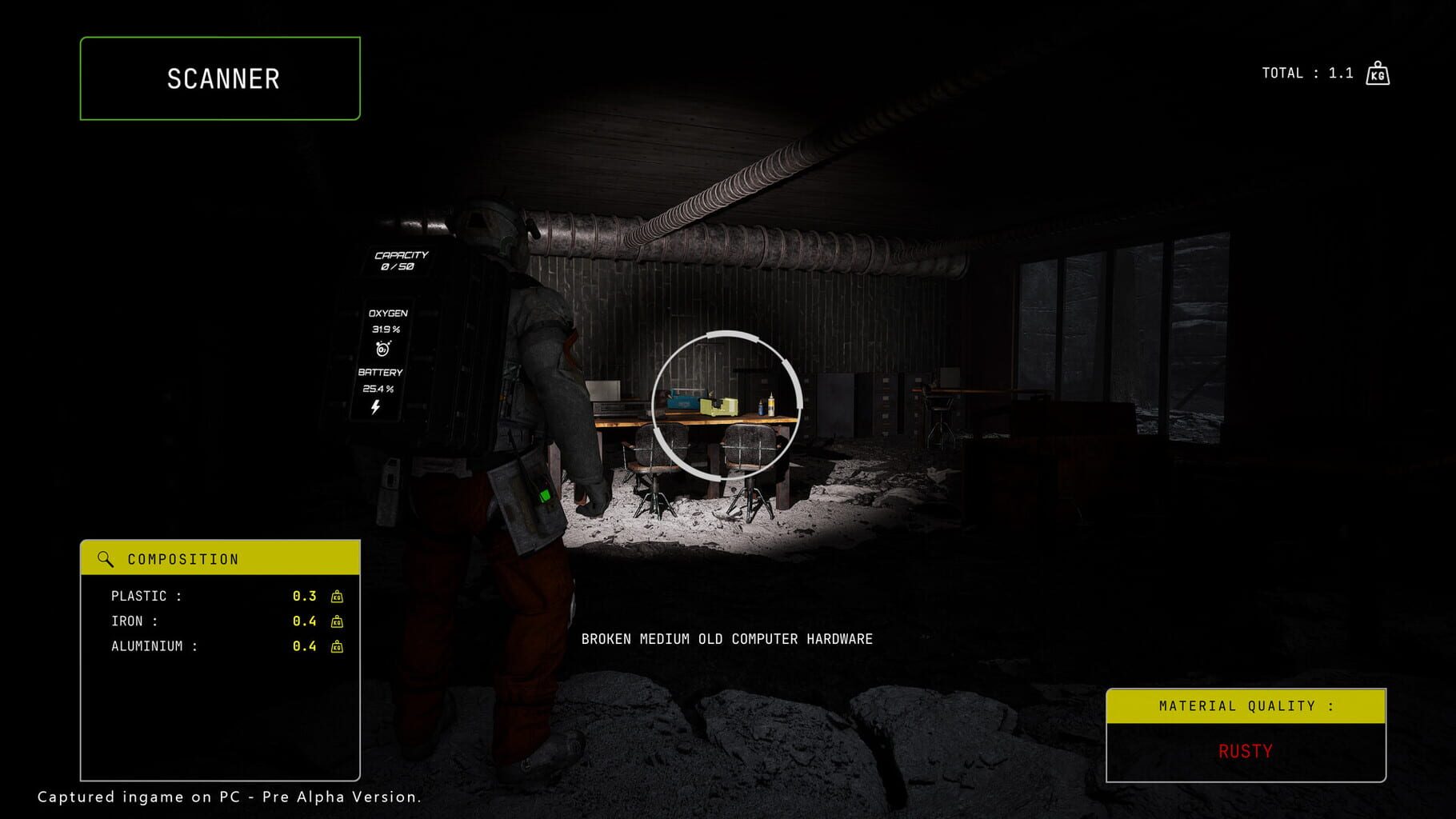1456x819 pixels.
Task: Click the OXYGEN 31.9% level indicator
Action: 386,328
